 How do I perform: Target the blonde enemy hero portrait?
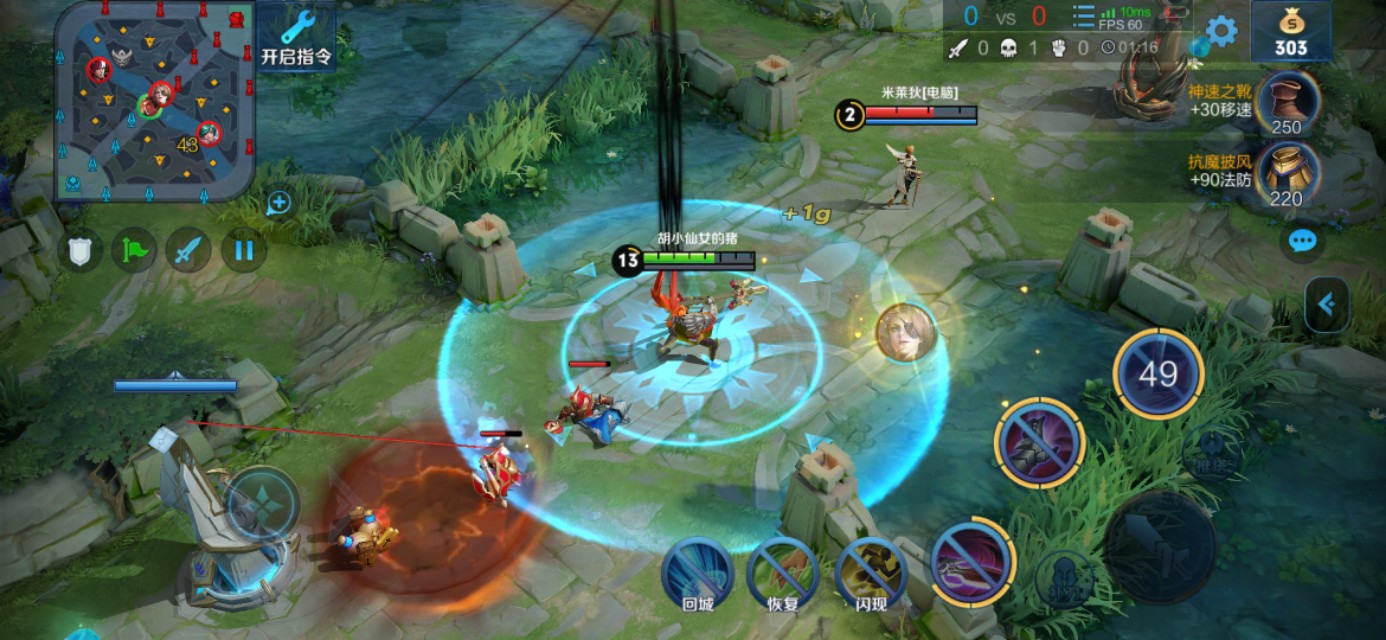tap(906, 332)
